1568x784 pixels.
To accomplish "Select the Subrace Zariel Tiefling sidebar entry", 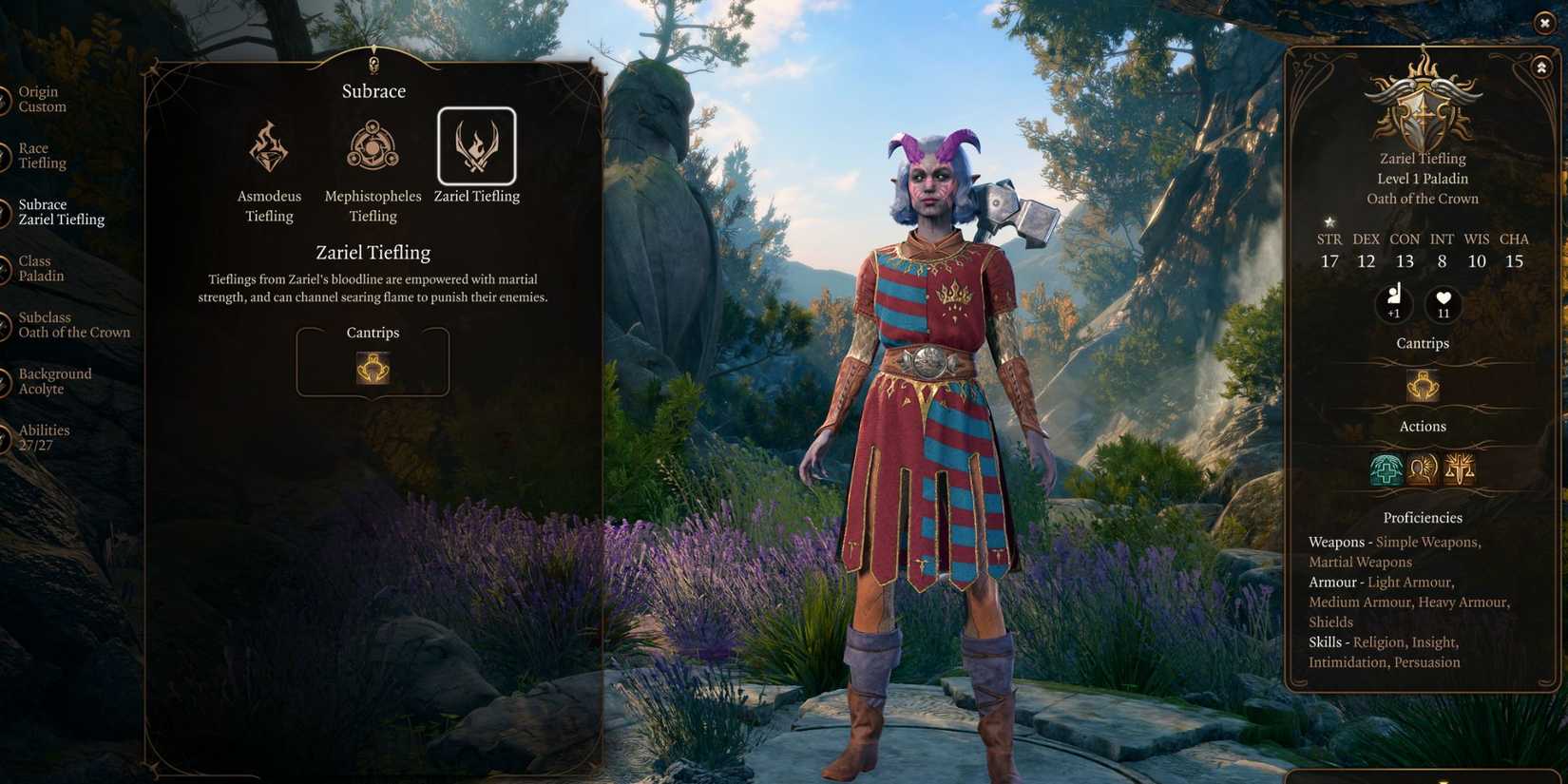I will tap(61, 212).
